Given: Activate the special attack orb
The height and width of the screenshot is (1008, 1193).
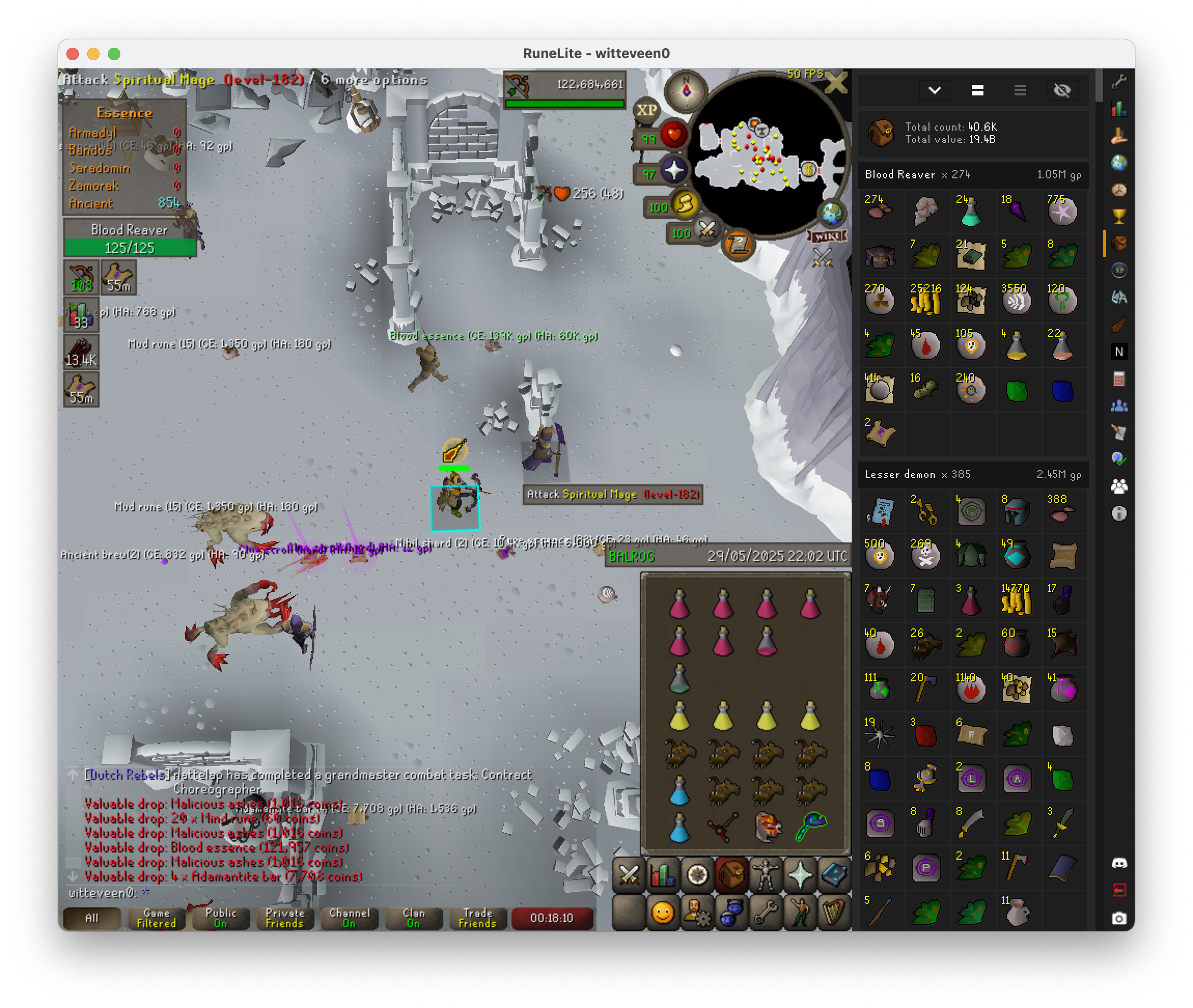Looking at the screenshot, I should click(x=706, y=231).
